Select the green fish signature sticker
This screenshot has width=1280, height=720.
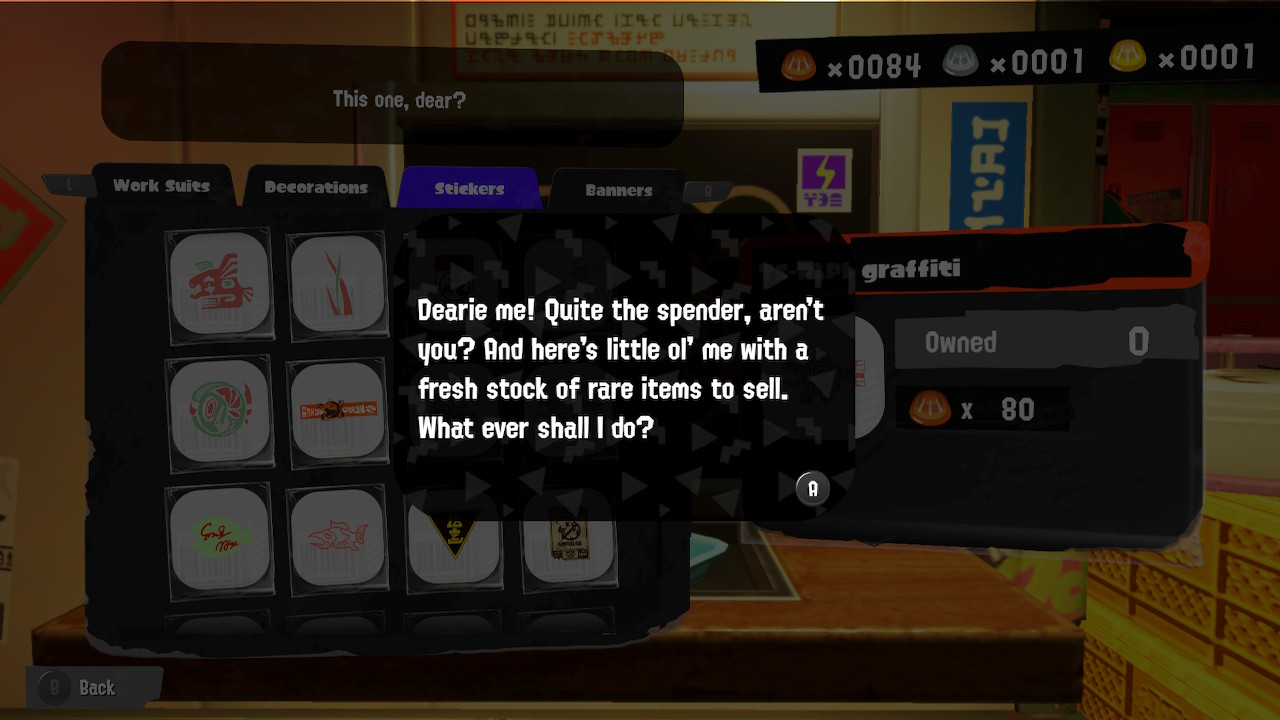coord(220,538)
